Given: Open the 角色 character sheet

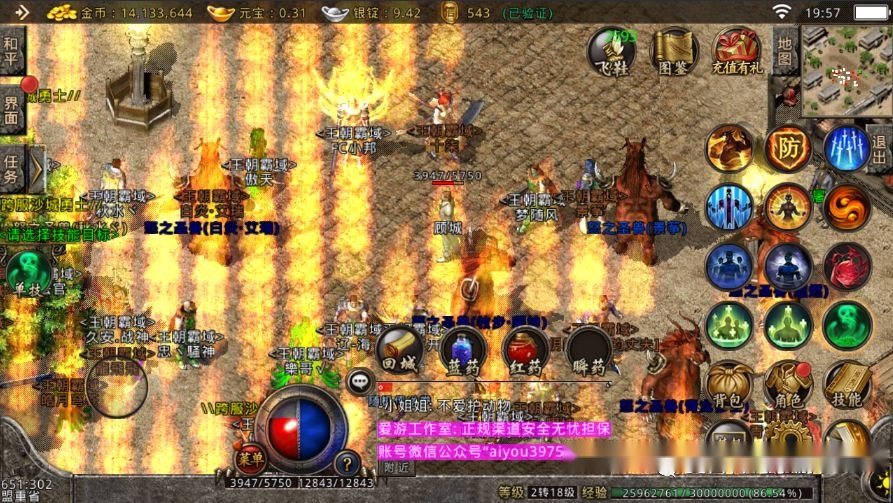Looking at the screenshot, I should coord(788,385).
